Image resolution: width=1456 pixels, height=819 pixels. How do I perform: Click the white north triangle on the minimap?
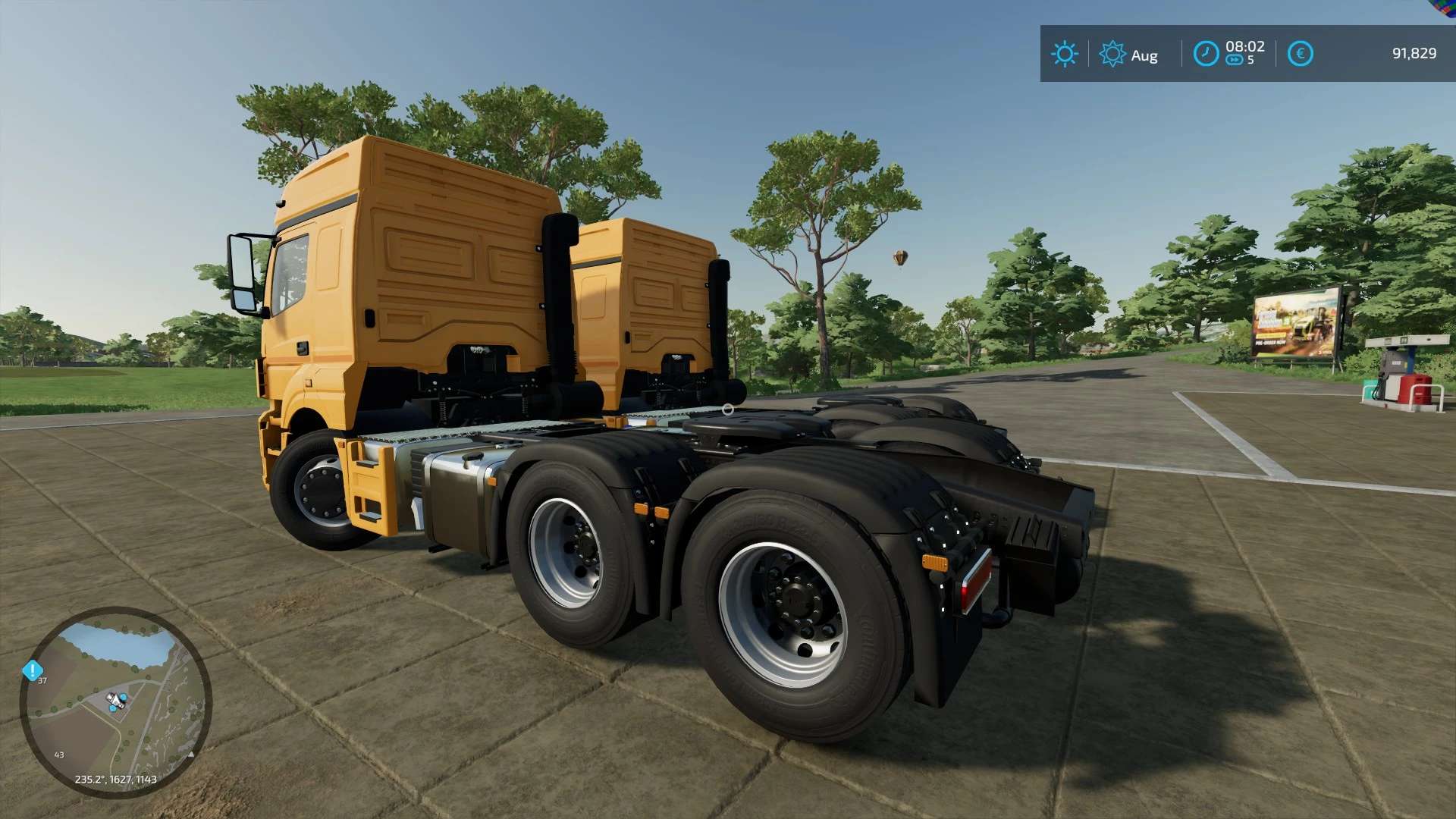click(x=191, y=755)
